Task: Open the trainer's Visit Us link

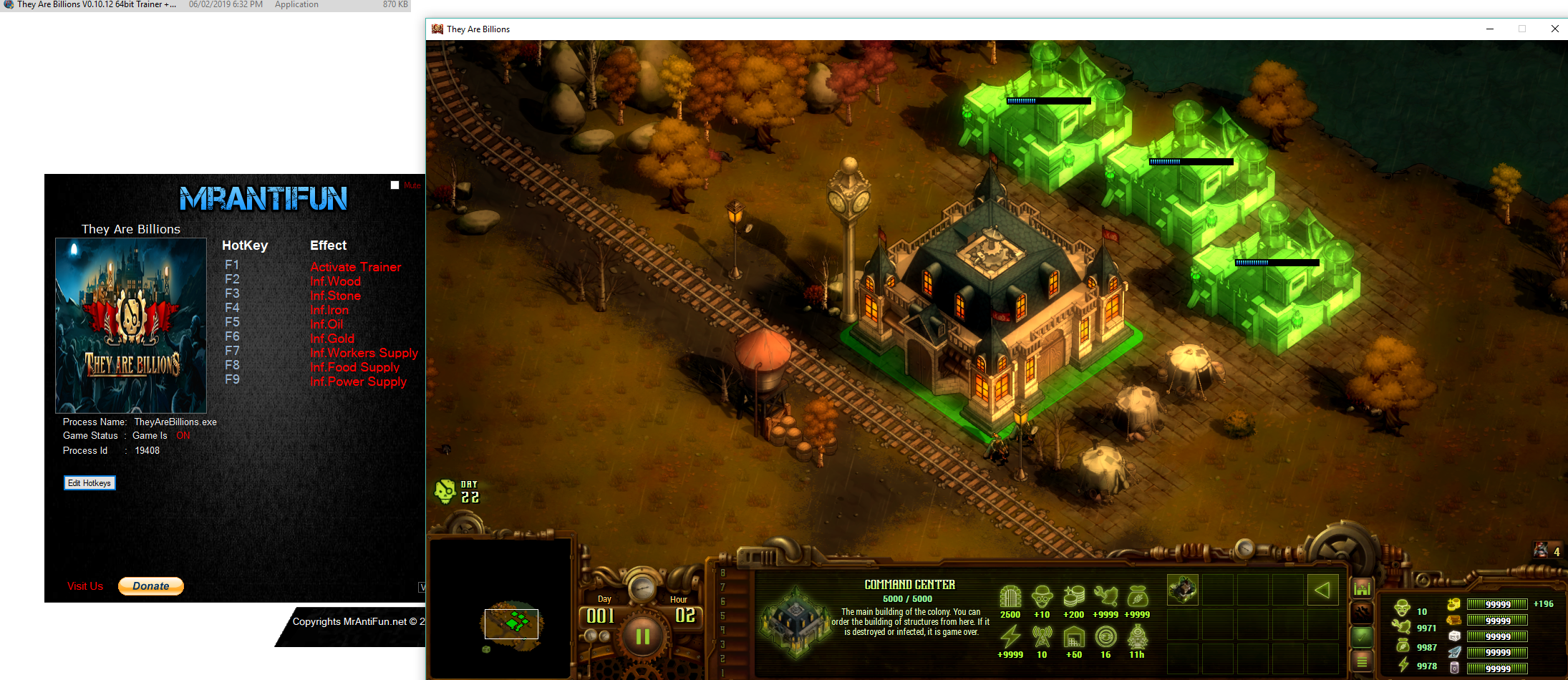Action: click(85, 586)
